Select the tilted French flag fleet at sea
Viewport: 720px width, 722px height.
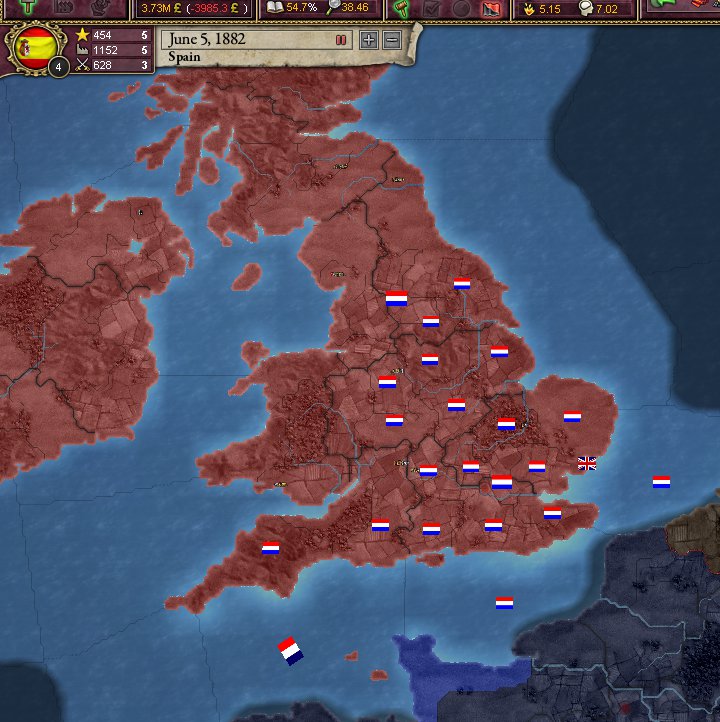coord(290,651)
